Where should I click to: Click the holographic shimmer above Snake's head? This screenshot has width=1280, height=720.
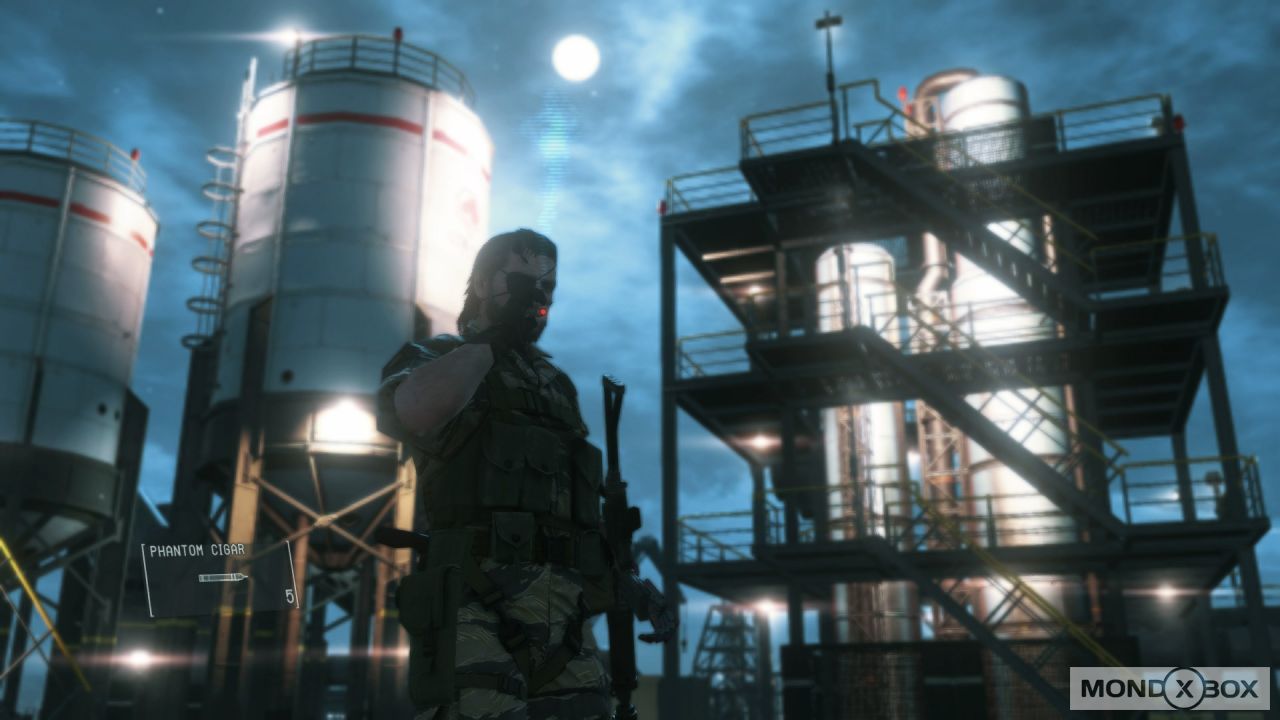point(549,170)
